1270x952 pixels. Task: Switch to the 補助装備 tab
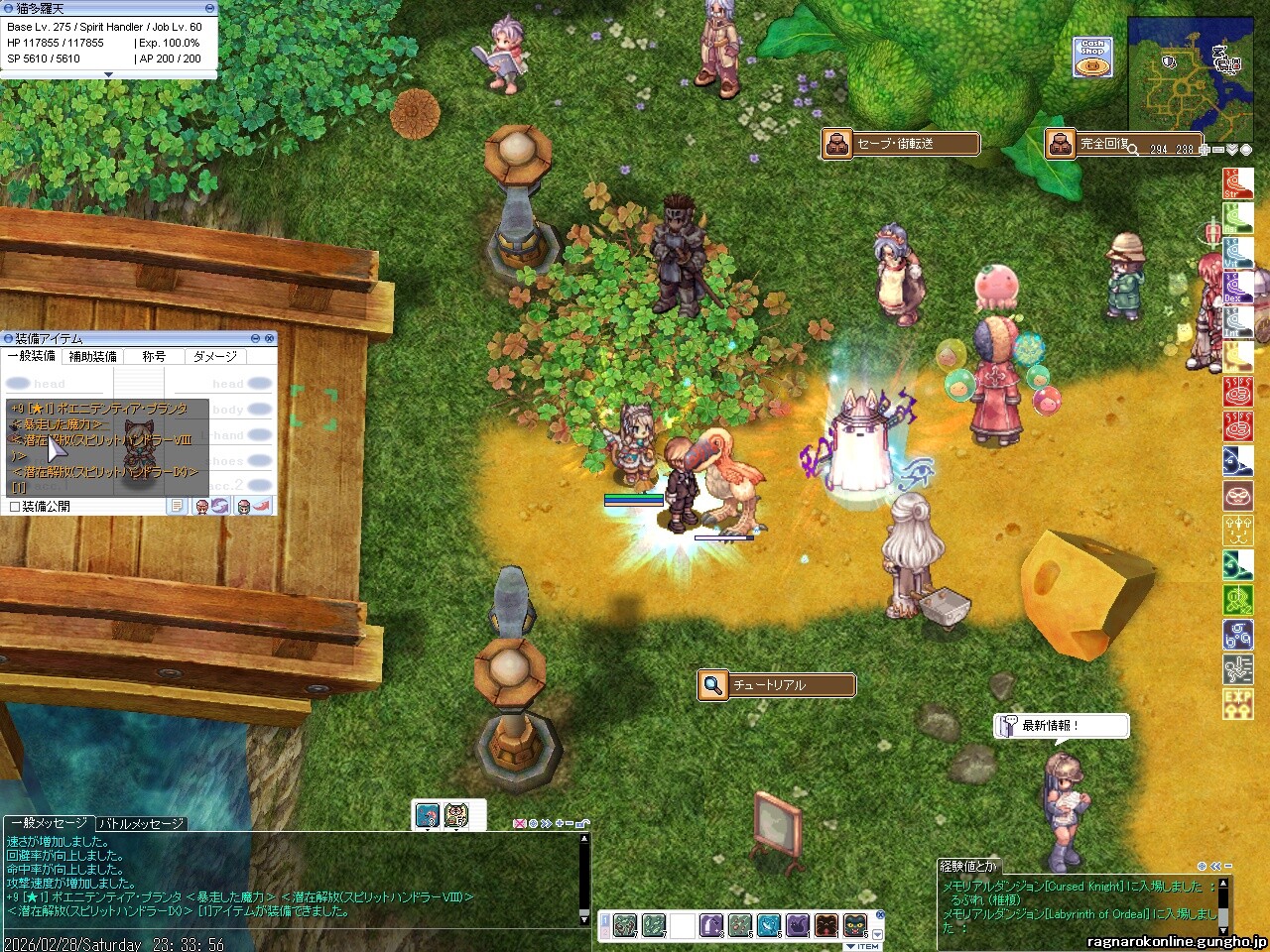tap(92, 356)
